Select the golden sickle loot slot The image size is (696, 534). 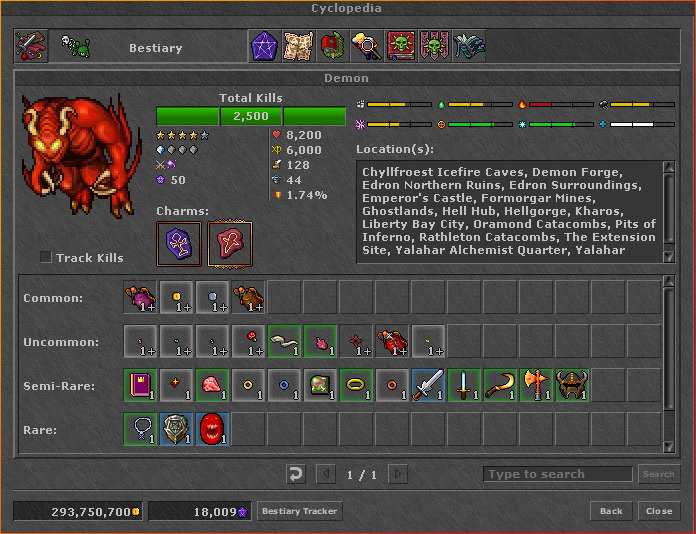(500, 385)
